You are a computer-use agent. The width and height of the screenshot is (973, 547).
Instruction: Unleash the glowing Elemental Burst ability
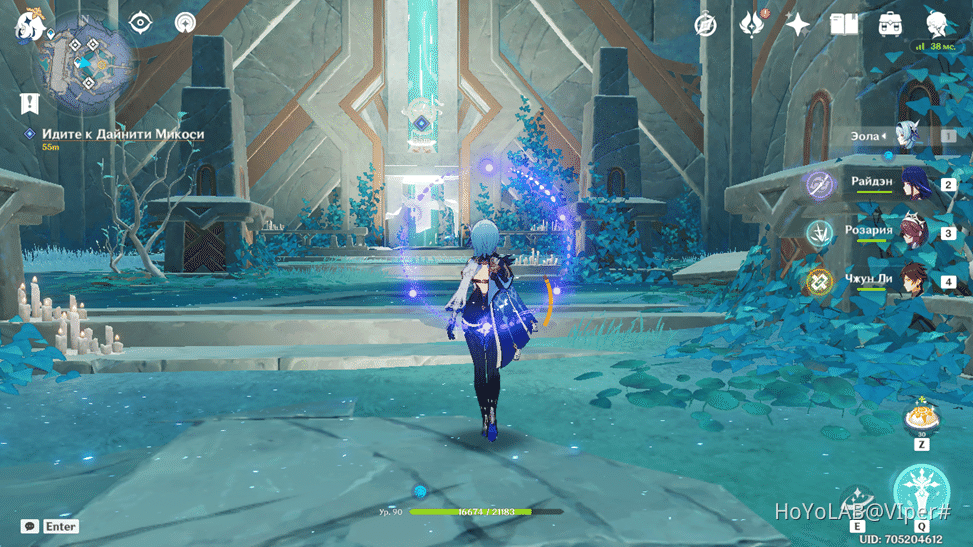tap(920, 492)
